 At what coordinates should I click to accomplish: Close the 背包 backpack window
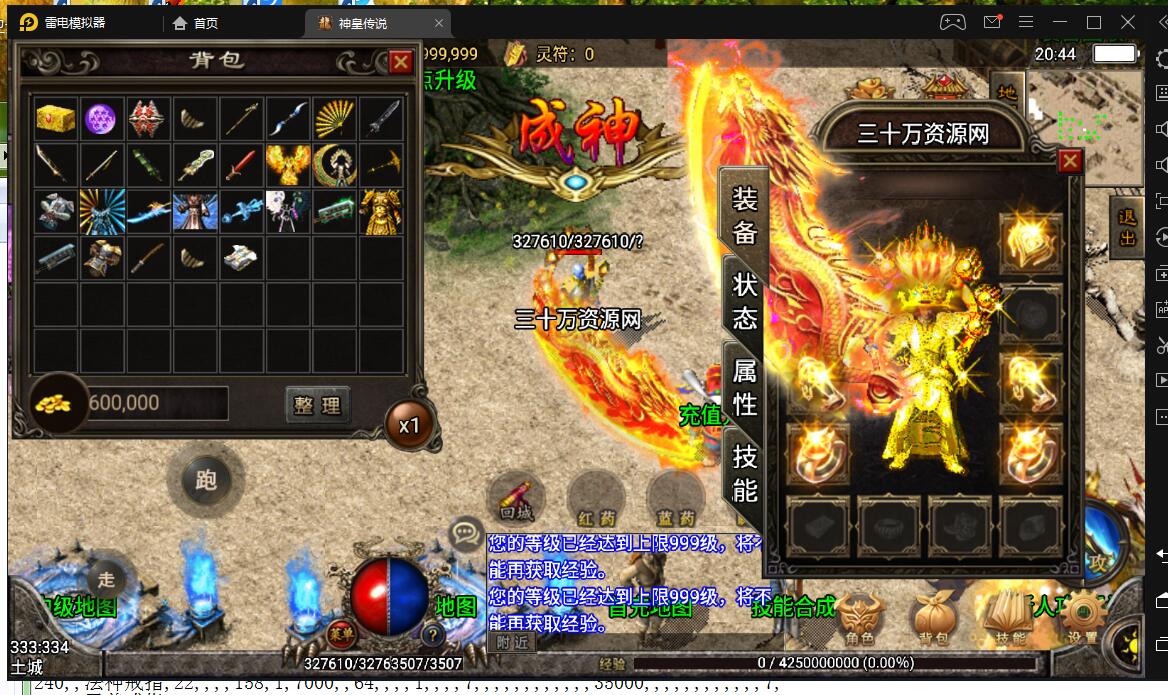coord(401,62)
